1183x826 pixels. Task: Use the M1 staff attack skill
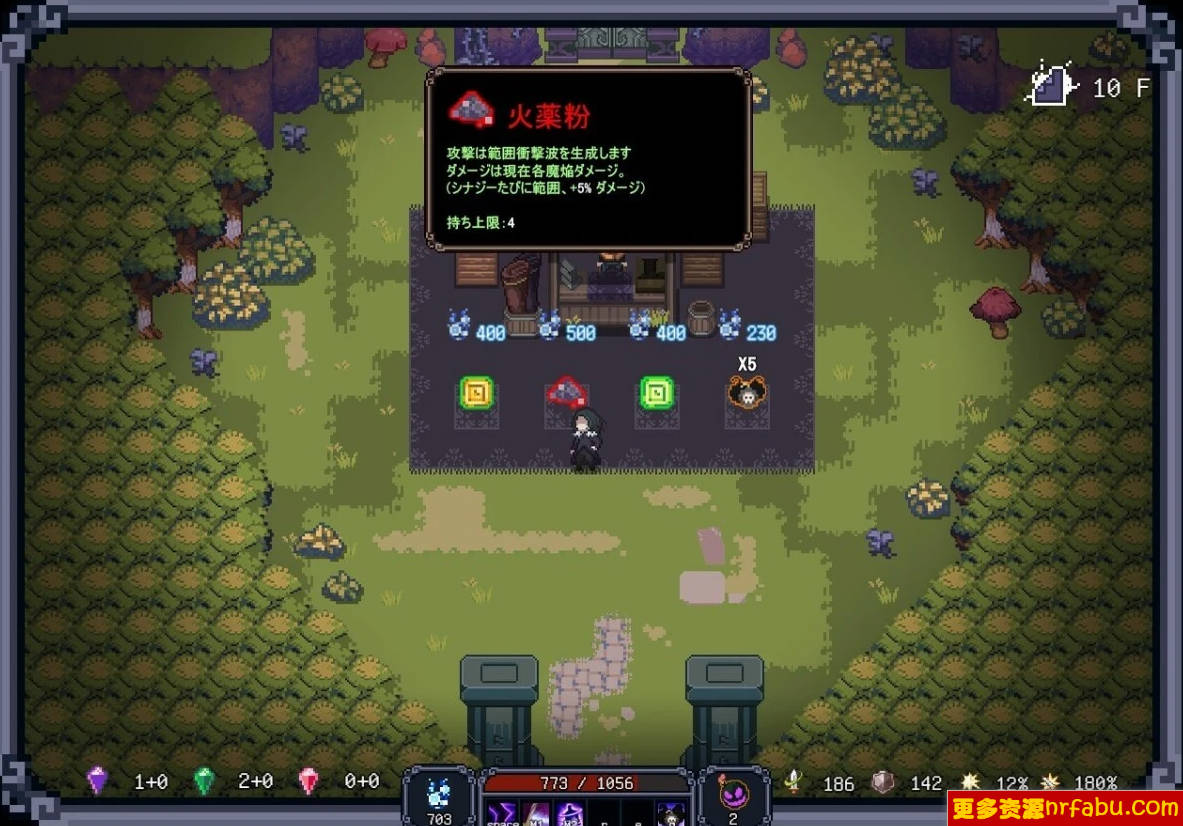(x=536, y=814)
